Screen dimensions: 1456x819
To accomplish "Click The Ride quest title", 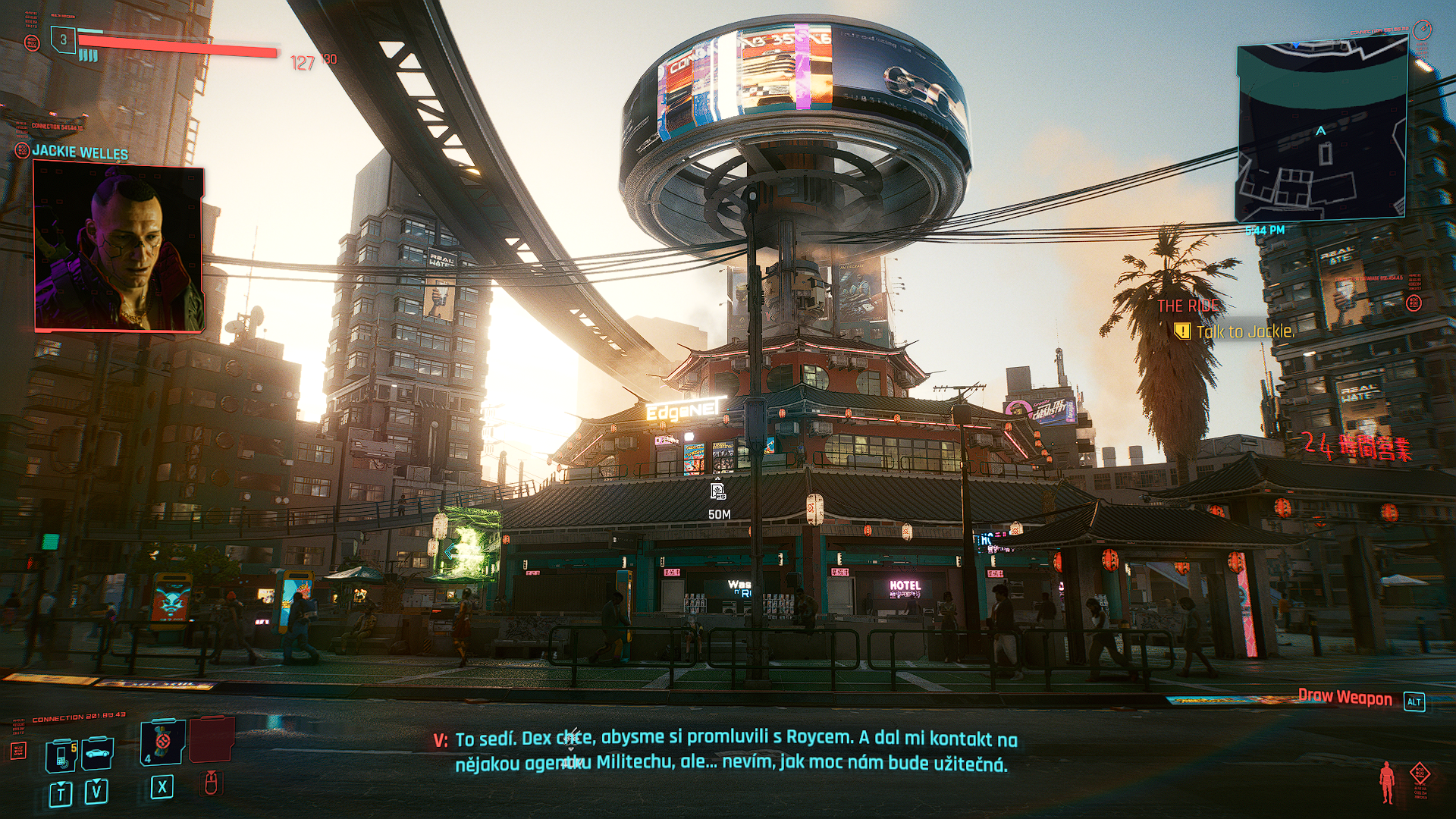I will [1188, 306].
